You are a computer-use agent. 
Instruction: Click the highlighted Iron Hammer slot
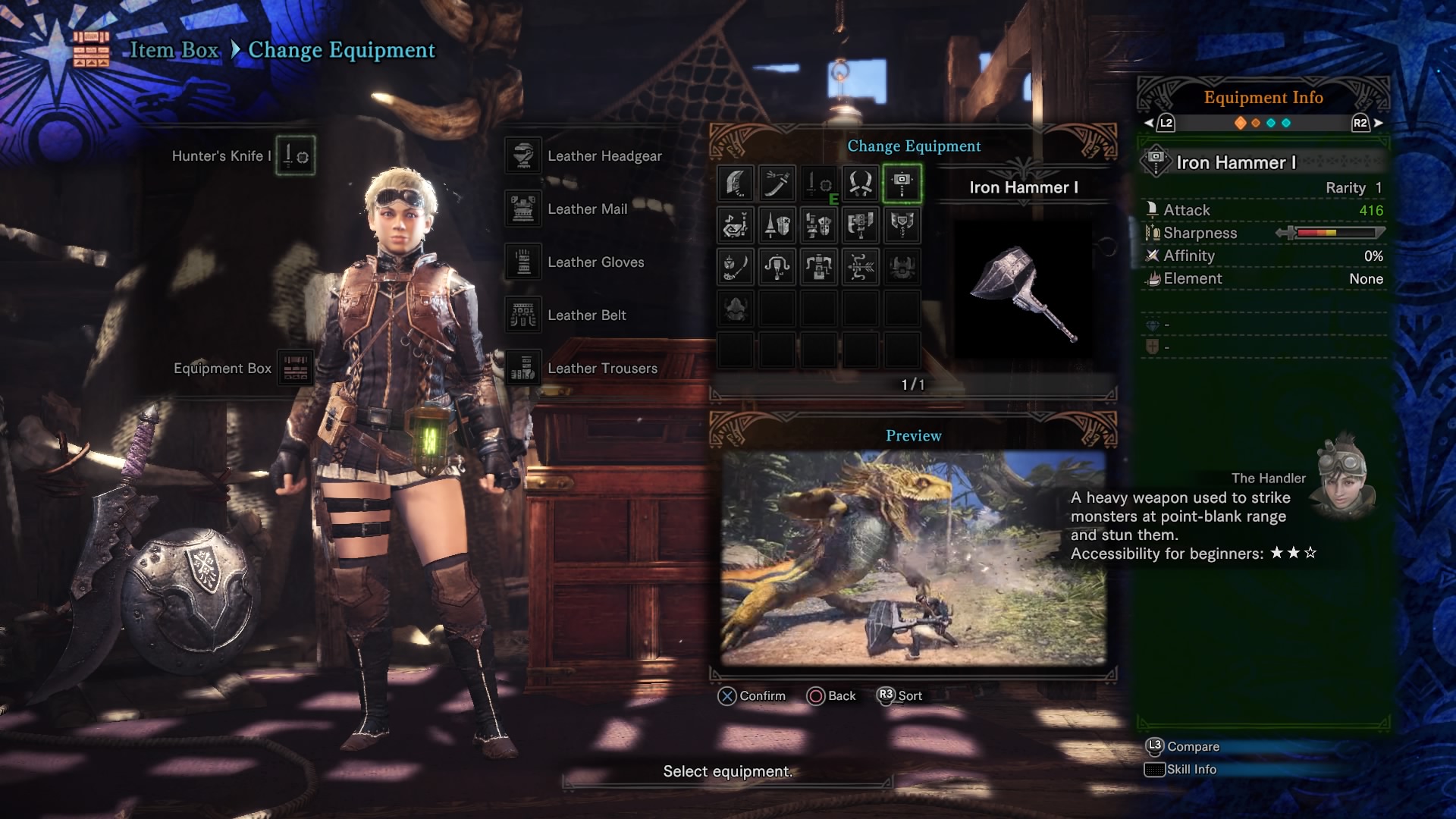point(902,184)
